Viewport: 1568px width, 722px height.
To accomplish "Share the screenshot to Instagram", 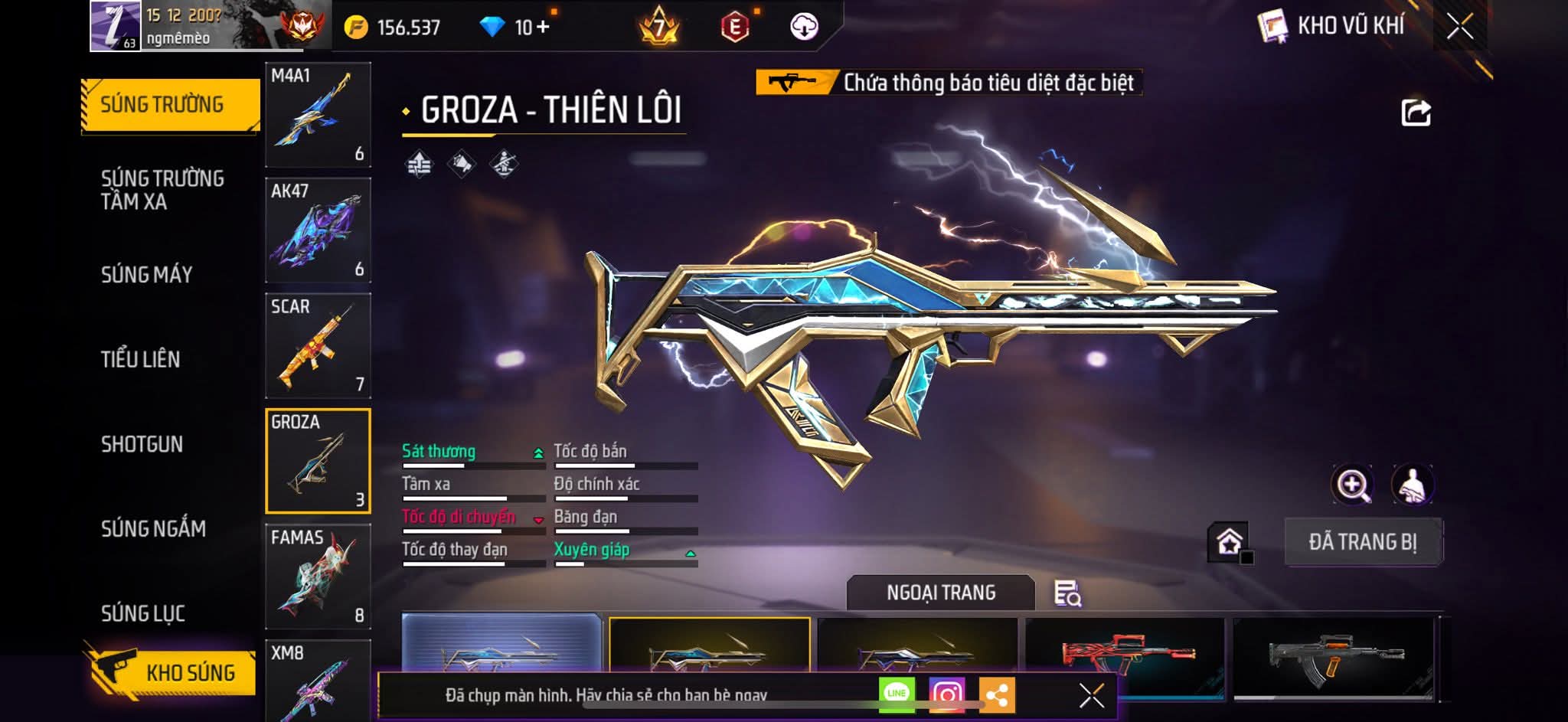I will (x=947, y=694).
